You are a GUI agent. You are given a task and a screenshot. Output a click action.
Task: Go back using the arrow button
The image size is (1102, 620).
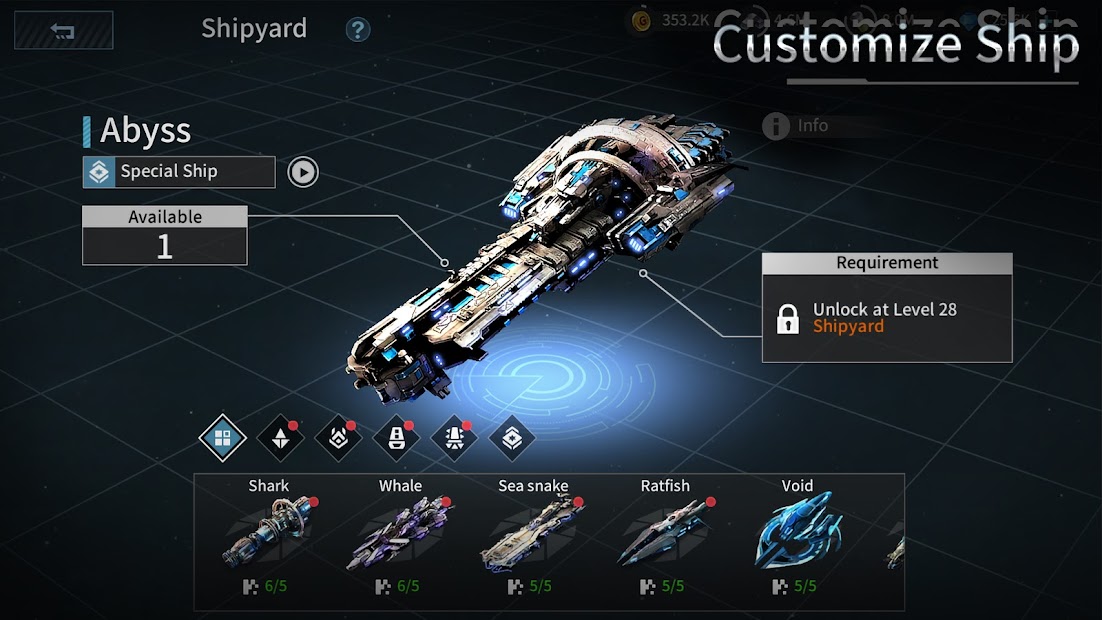click(x=63, y=30)
